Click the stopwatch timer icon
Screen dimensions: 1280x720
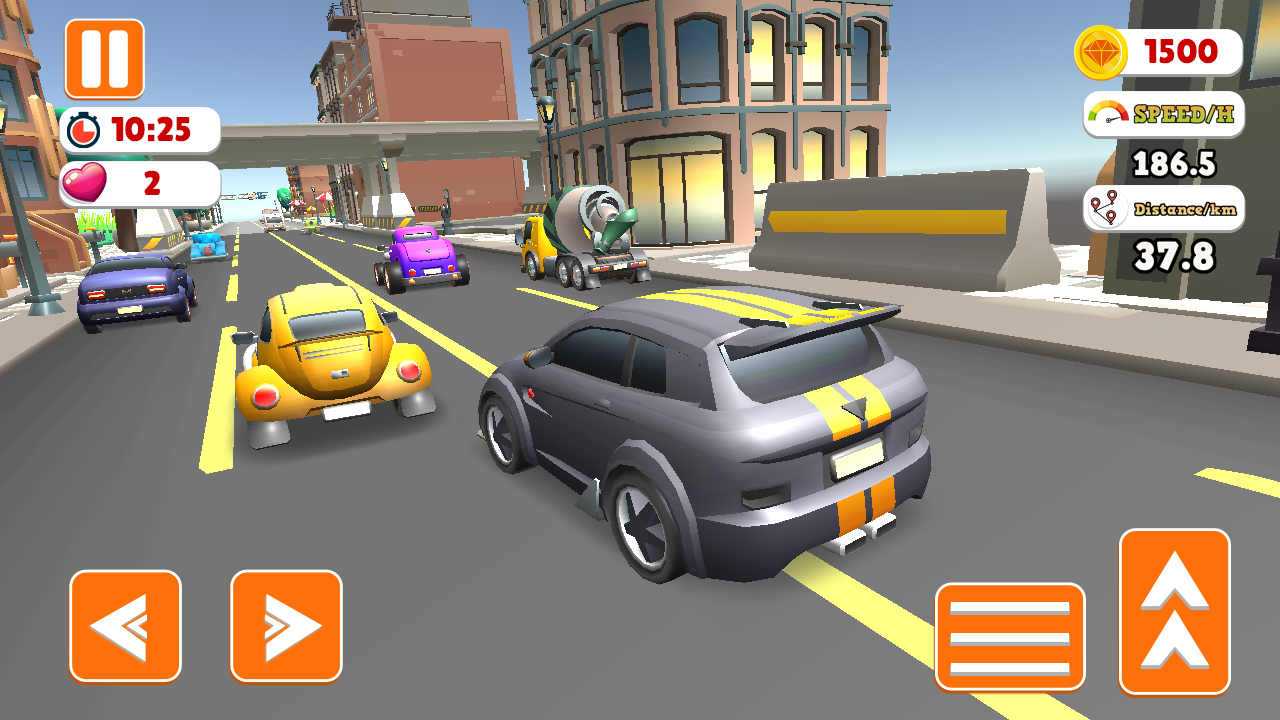(84, 128)
